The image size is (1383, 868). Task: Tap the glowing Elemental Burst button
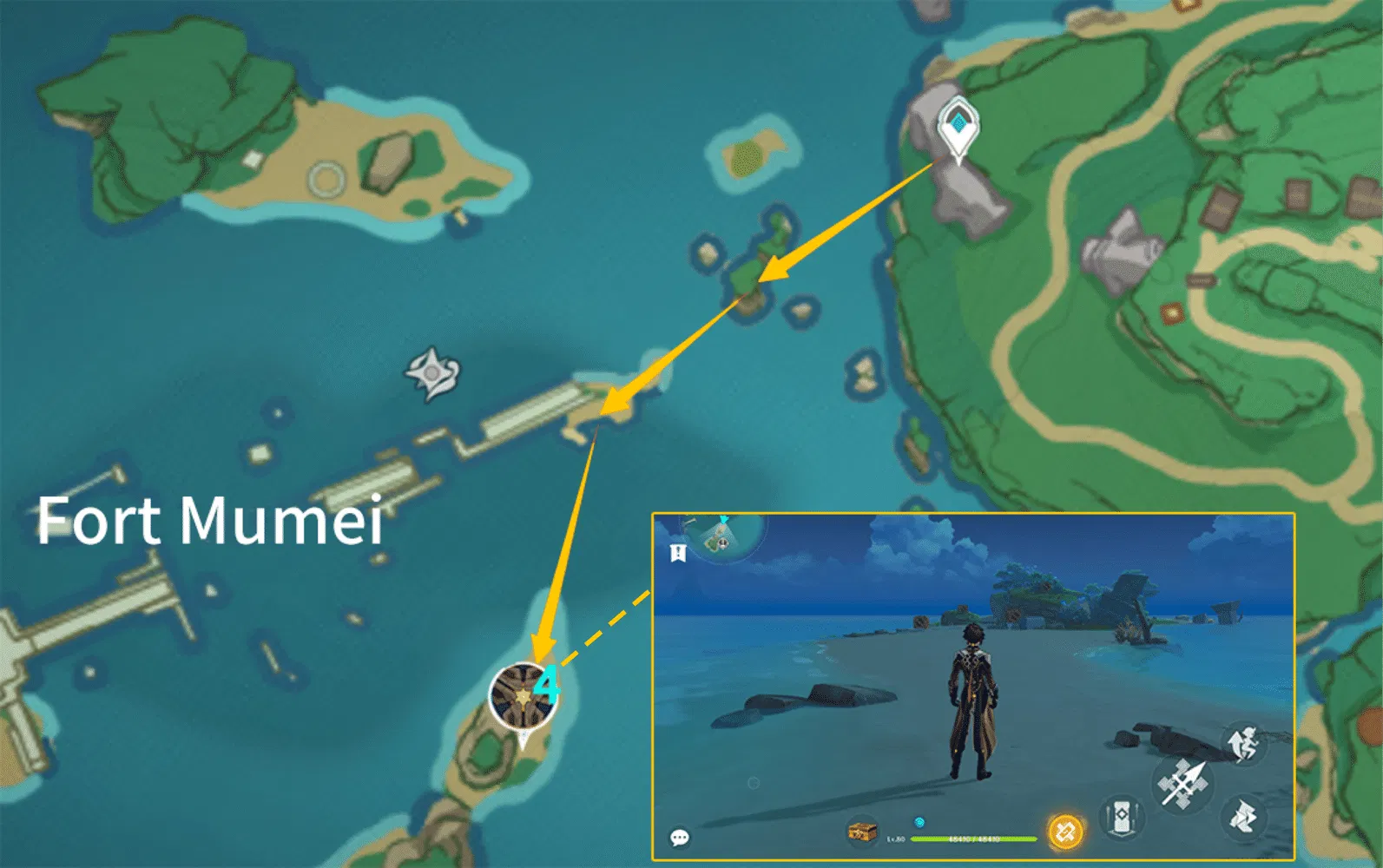click(x=1064, y=830)
